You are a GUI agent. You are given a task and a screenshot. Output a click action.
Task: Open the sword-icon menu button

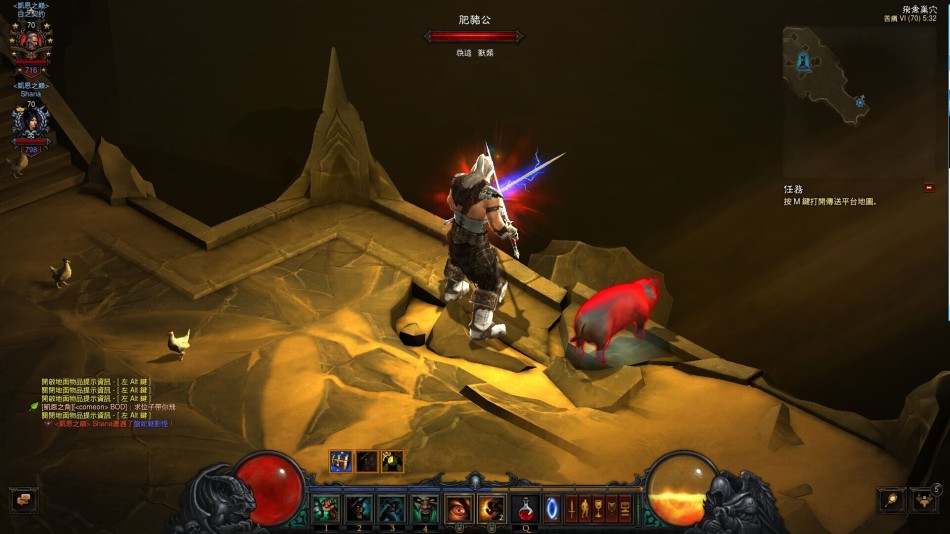click(572, 507)
